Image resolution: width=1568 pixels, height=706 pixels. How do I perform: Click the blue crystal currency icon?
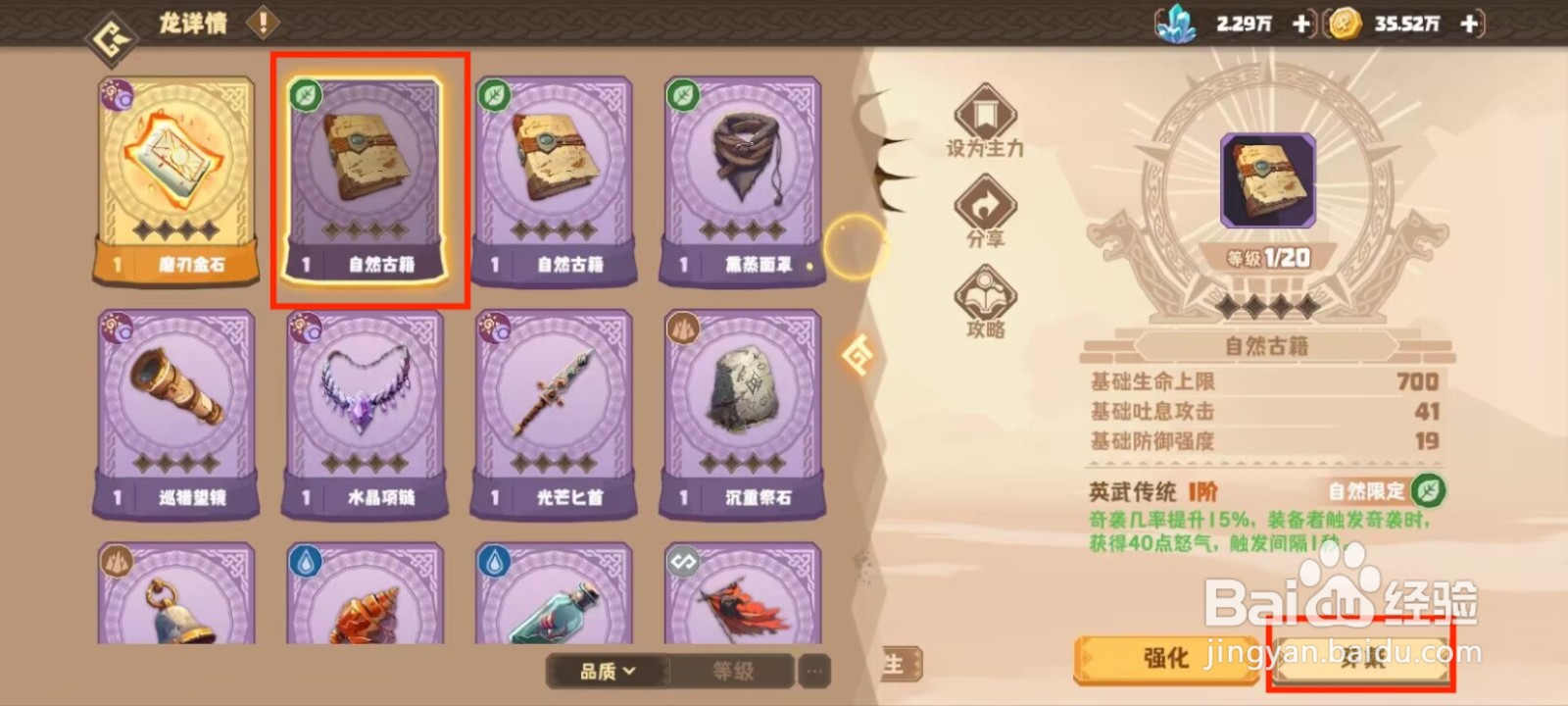click(1179, 24)
